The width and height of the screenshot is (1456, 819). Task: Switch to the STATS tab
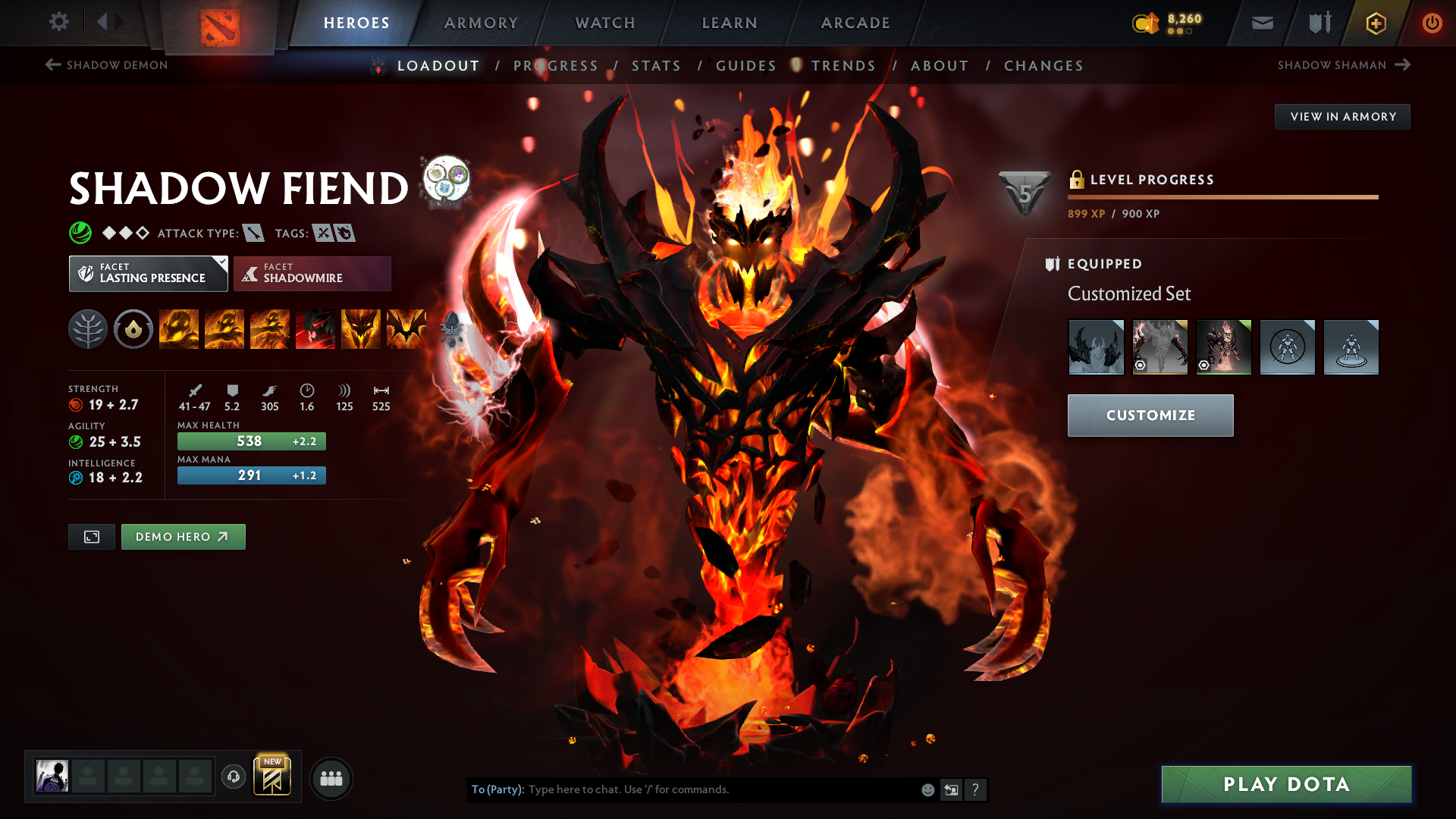click(x=656, y=66)
